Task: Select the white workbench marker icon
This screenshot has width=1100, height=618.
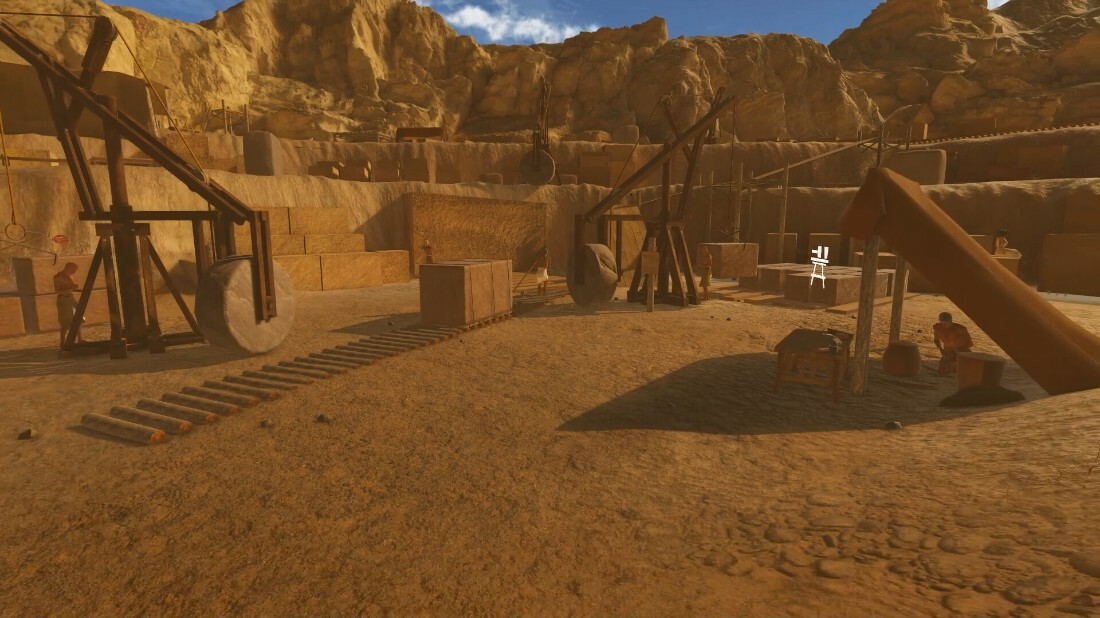Action: coord(820,266)
